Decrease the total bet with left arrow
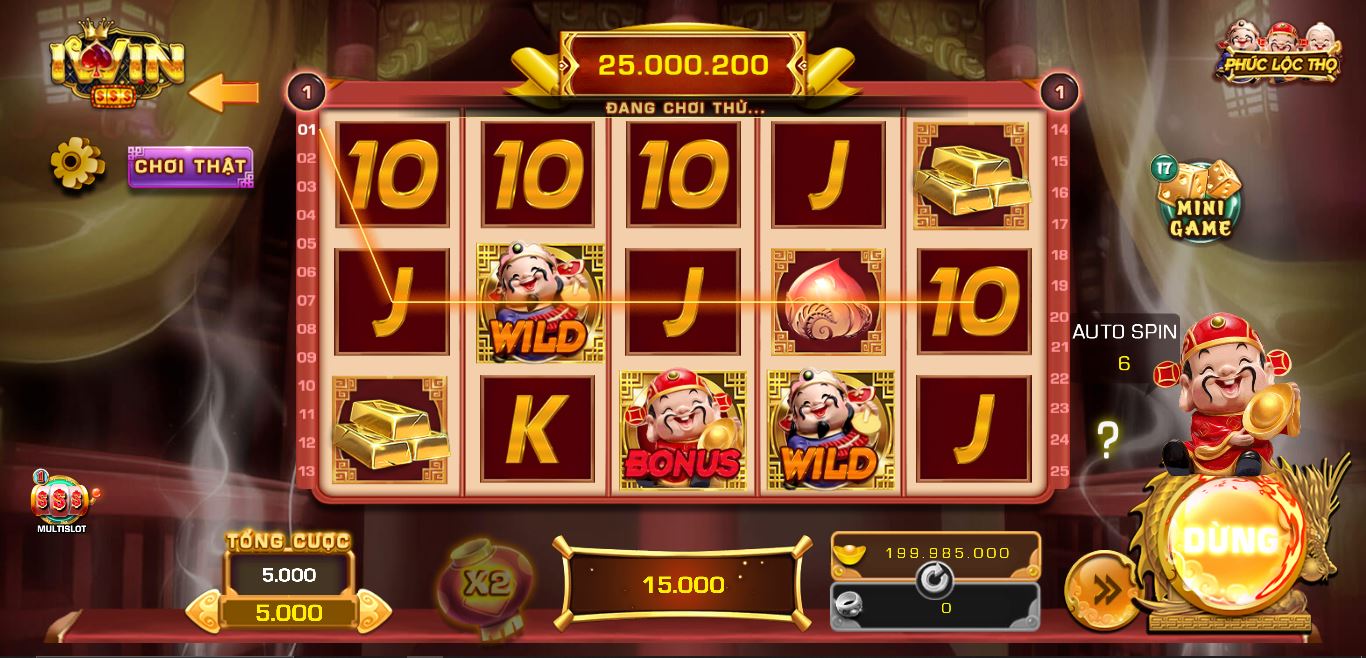 pos(204,611)
